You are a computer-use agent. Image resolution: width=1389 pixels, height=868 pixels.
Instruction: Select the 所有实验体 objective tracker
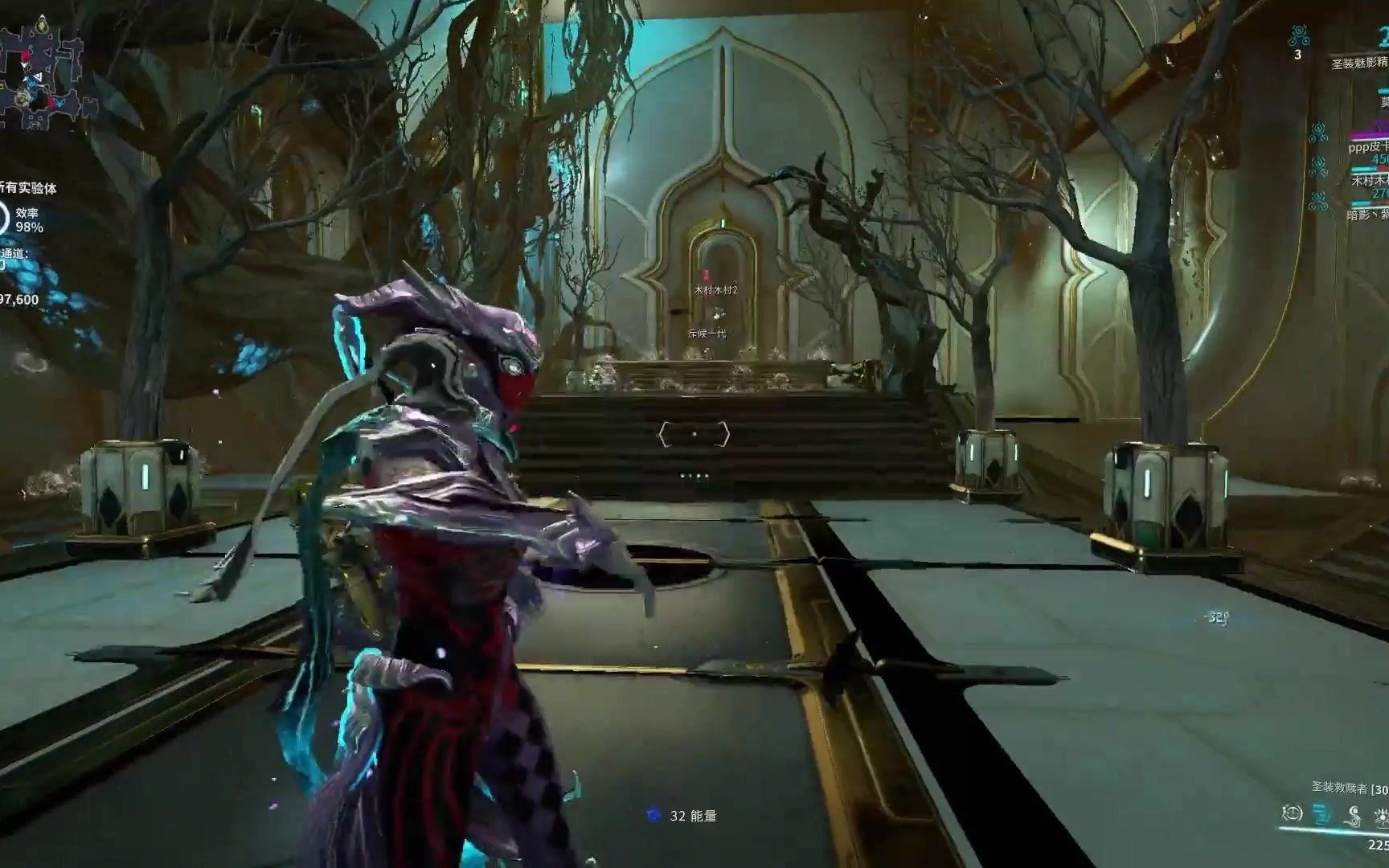click(x=29, y=188)
